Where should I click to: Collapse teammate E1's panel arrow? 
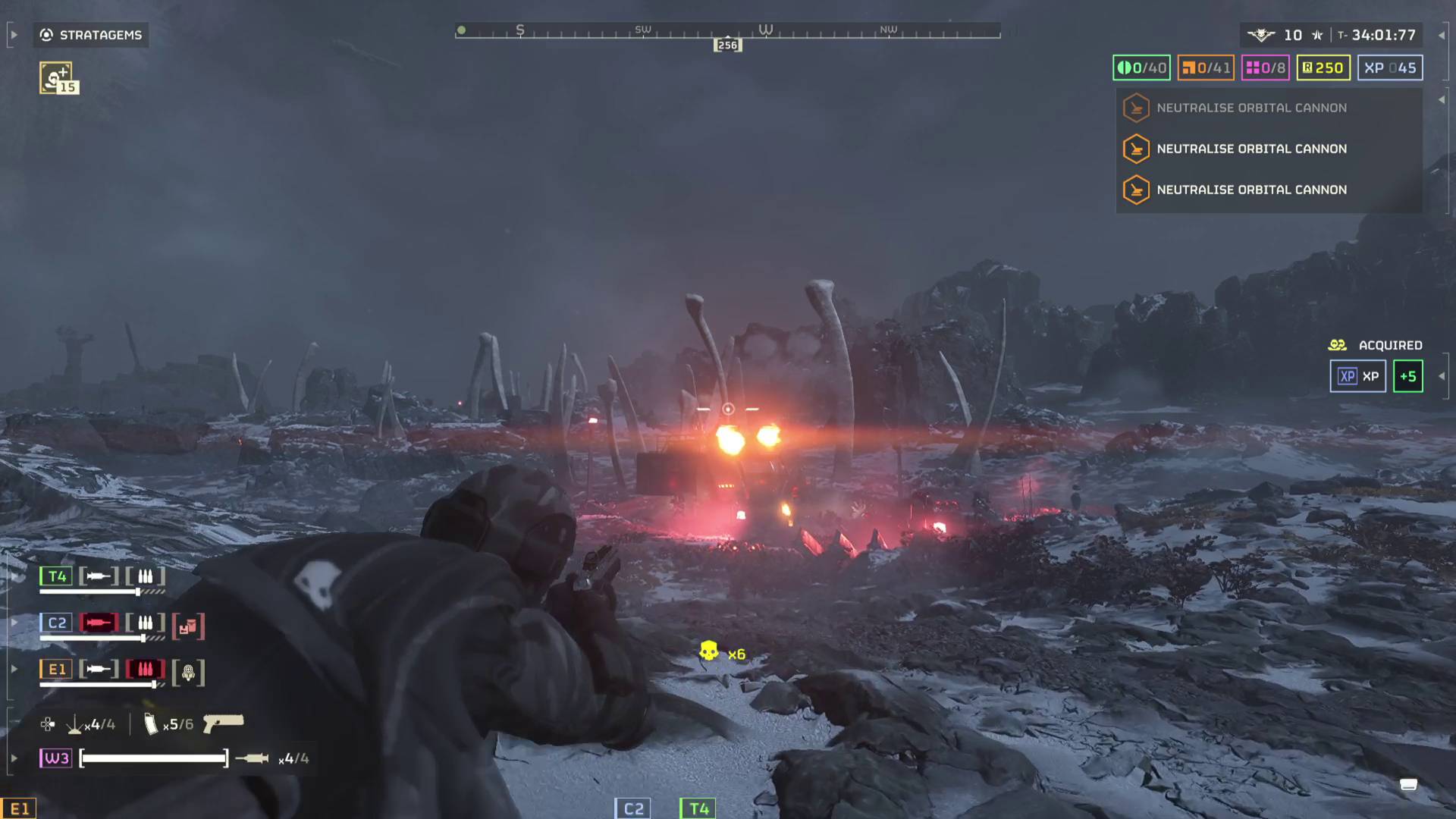click(x=14, y=670)
